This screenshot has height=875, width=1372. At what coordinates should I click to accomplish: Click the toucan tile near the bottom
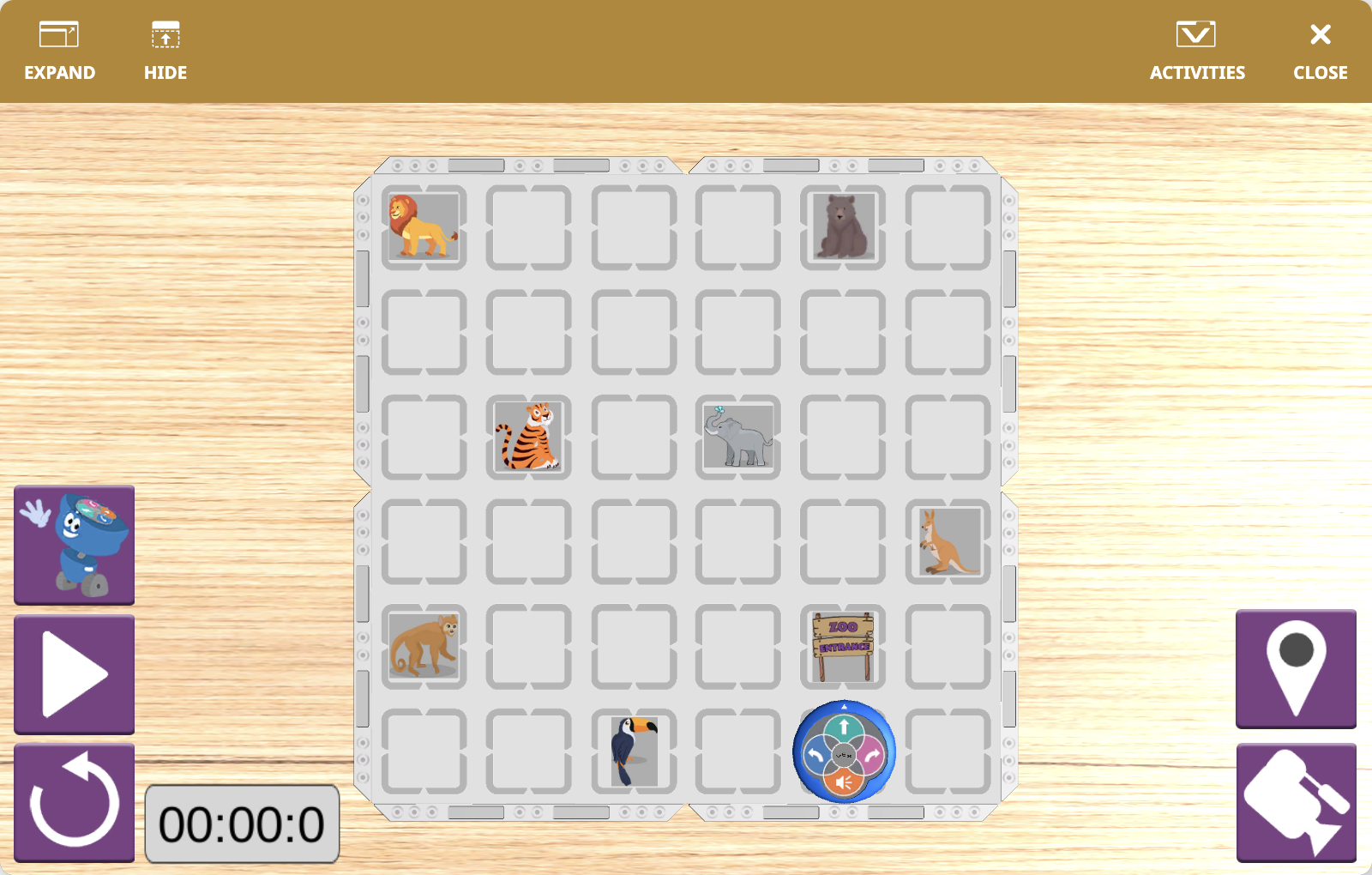tap(634, 752)
